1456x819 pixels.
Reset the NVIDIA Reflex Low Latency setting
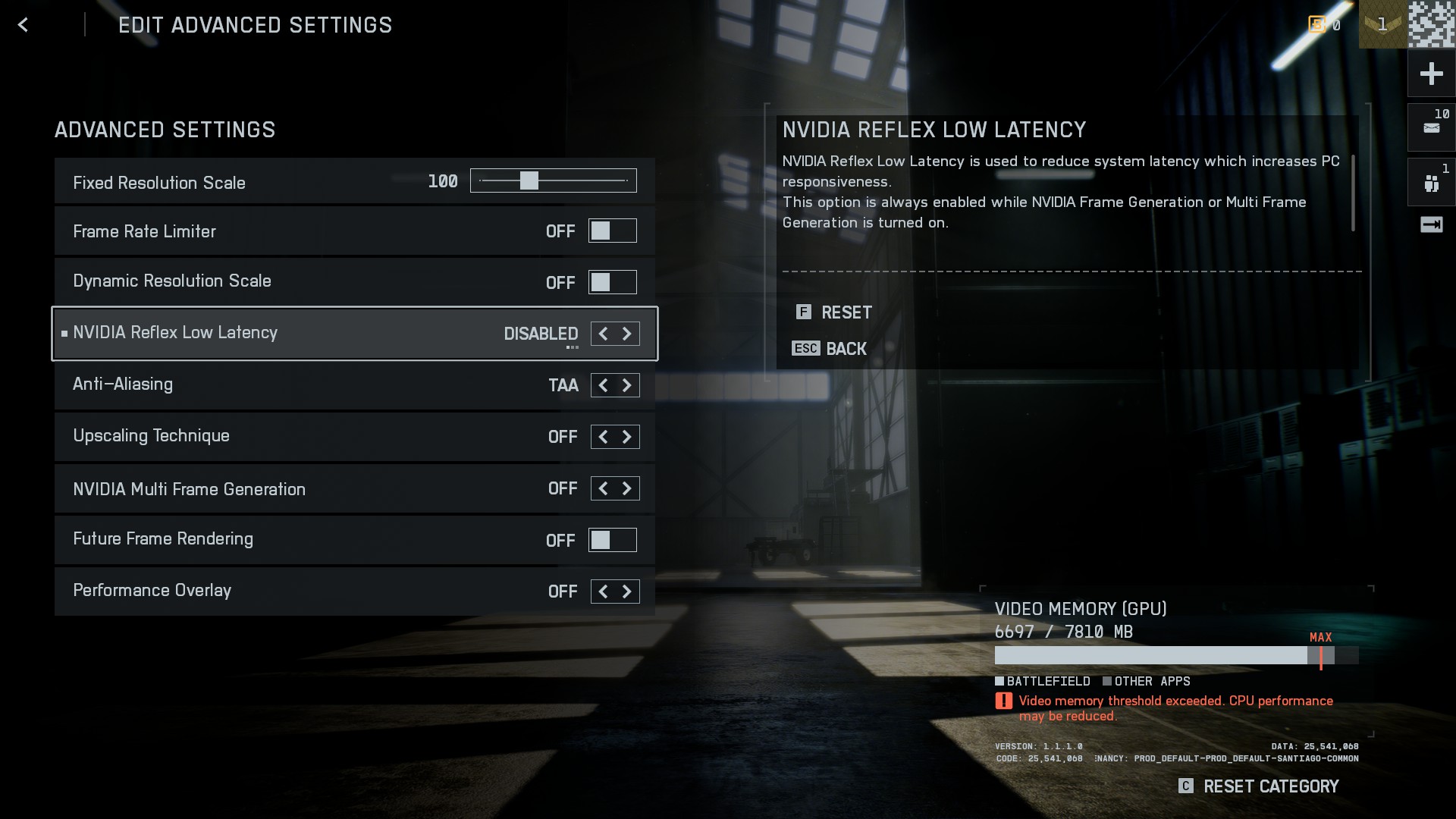[x=835, y=312]
